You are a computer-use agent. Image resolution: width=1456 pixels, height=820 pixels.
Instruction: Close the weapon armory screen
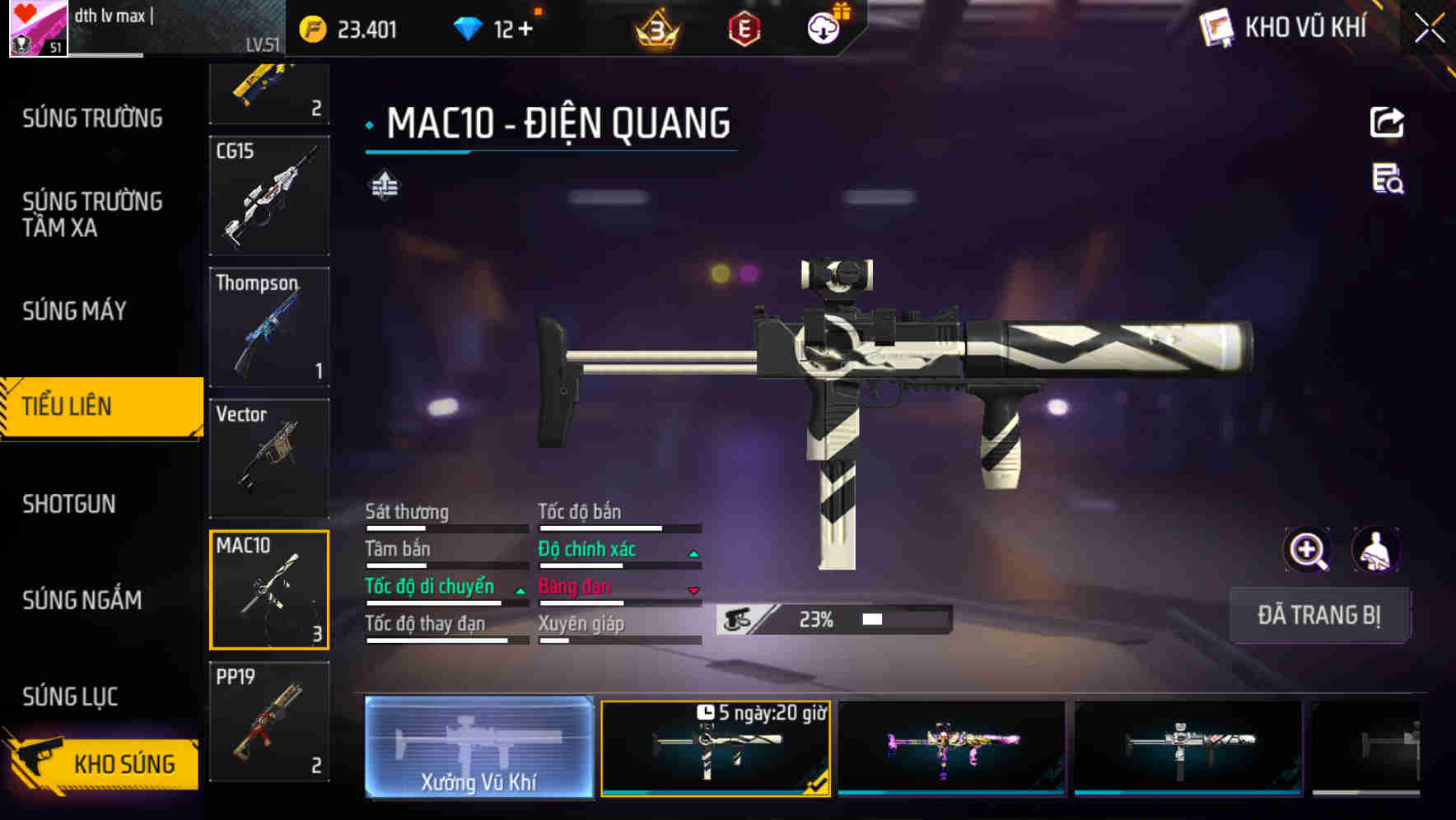pos(1430,29)
